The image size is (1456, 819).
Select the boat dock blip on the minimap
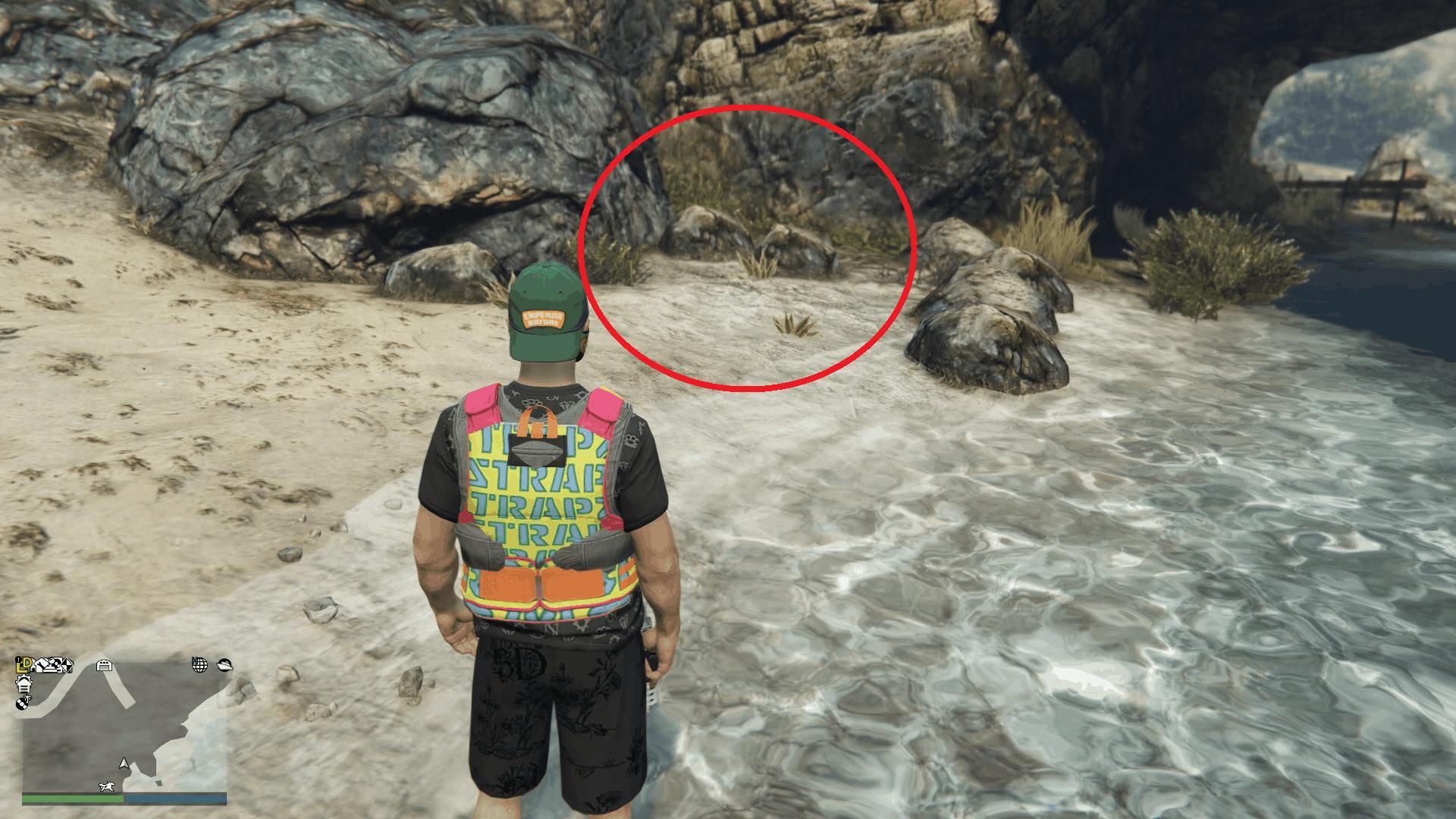coord(224,666)
